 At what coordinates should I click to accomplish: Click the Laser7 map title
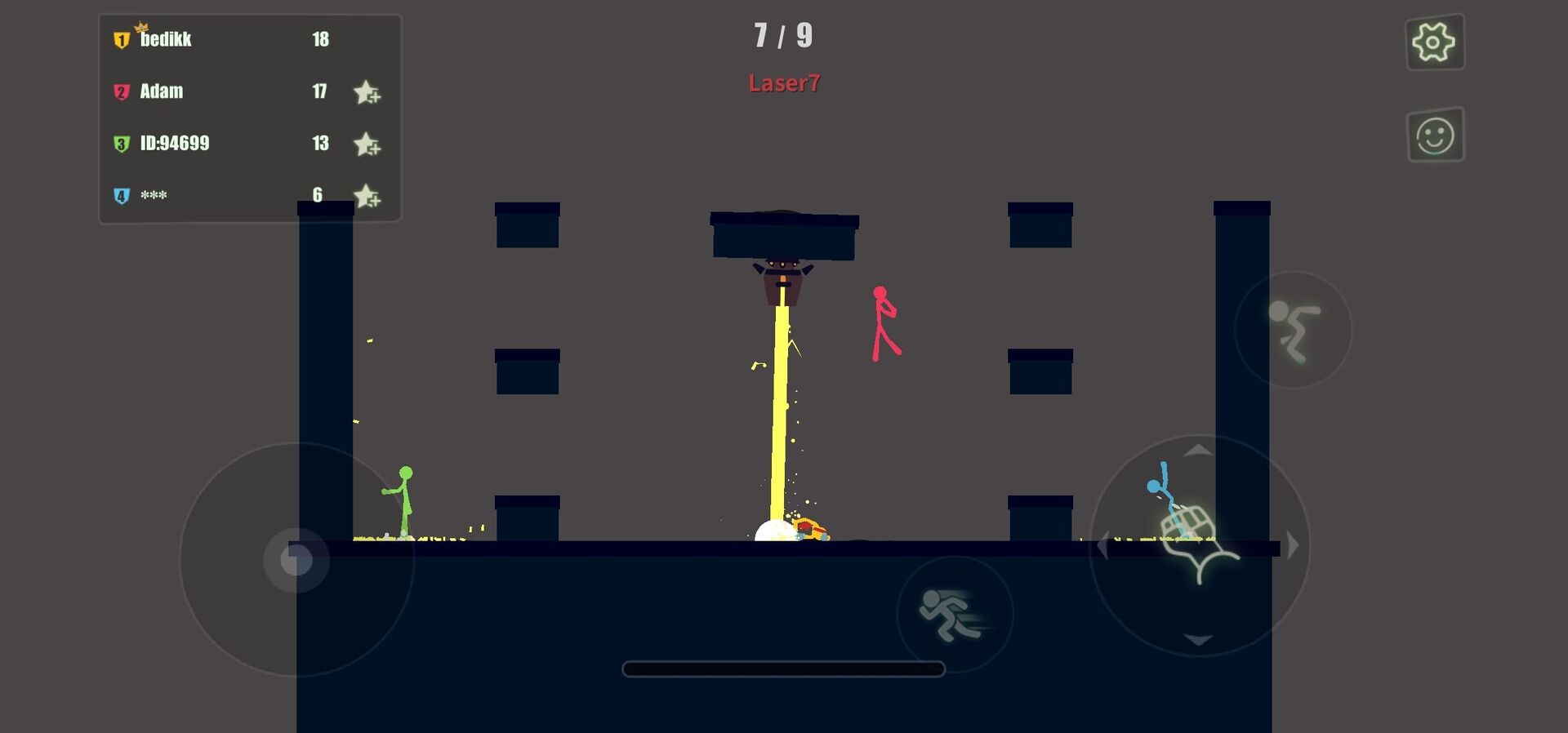coord(784,82)
